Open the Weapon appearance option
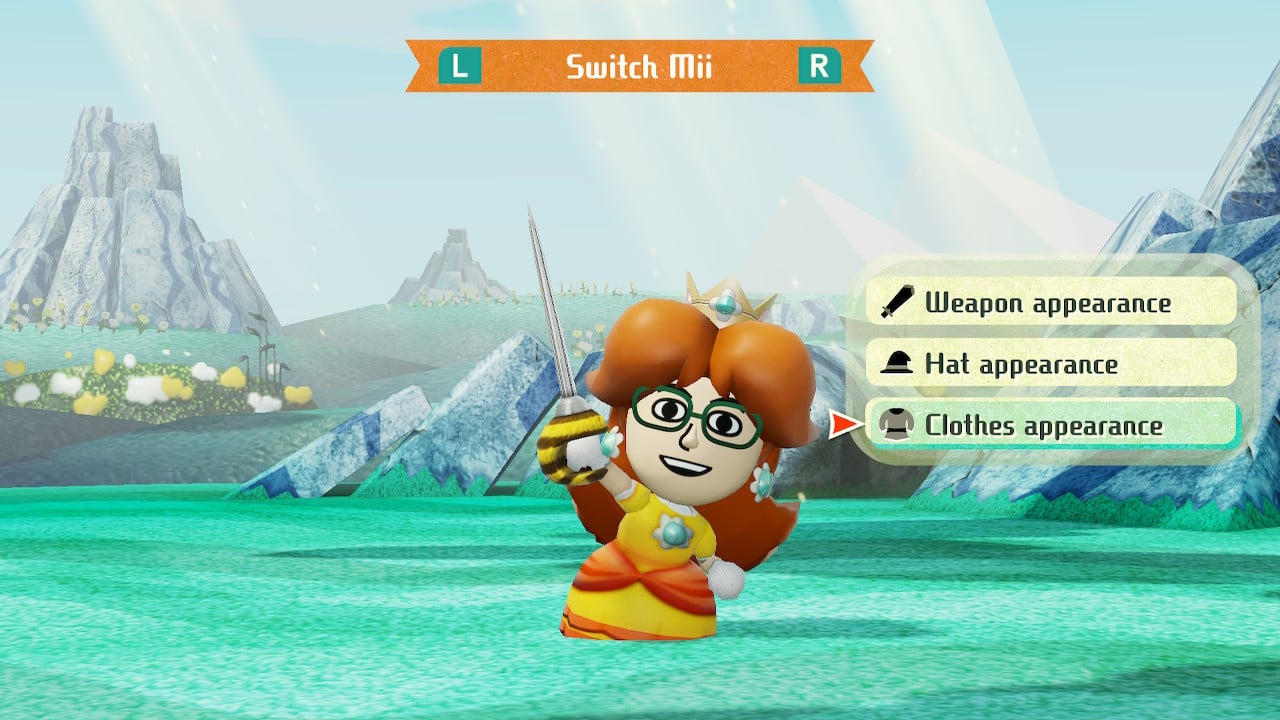This screenshot has height=720, width=1280. pos(1050,302)
